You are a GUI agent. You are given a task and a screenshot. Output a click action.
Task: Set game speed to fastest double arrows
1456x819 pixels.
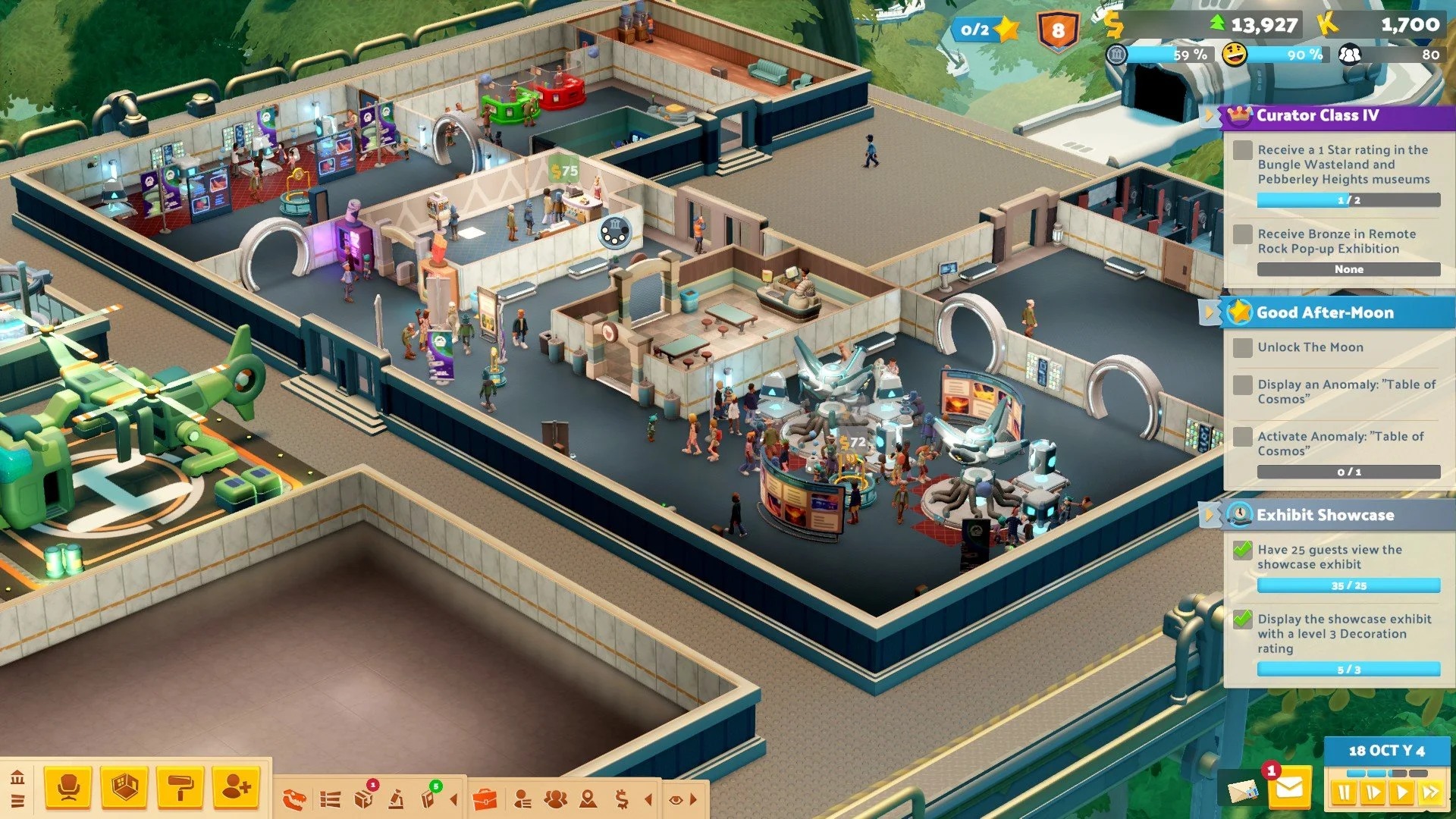[x=1430, y=793]
